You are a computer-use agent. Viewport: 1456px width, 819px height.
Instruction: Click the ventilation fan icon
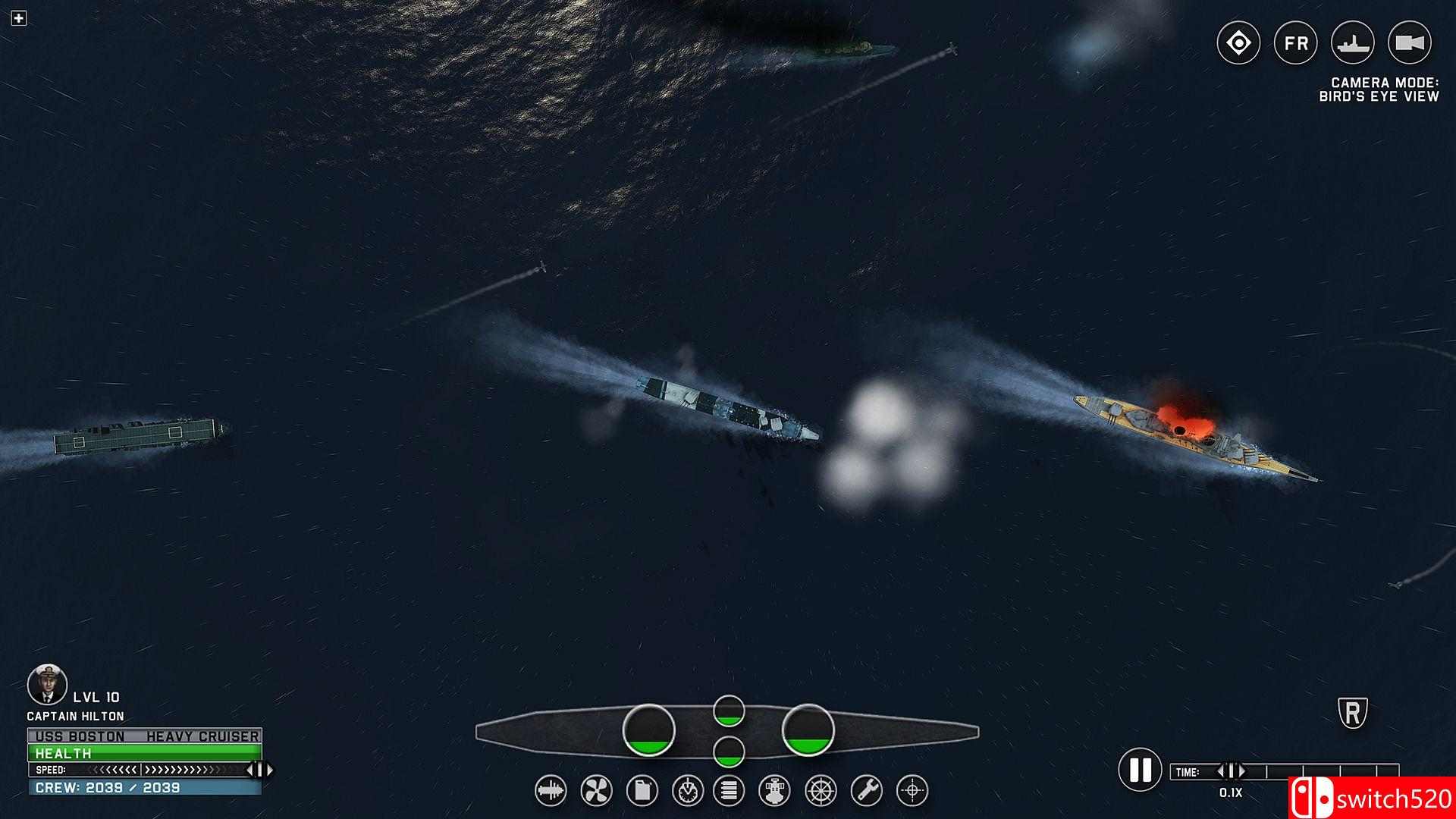click(x=596, y=789)
